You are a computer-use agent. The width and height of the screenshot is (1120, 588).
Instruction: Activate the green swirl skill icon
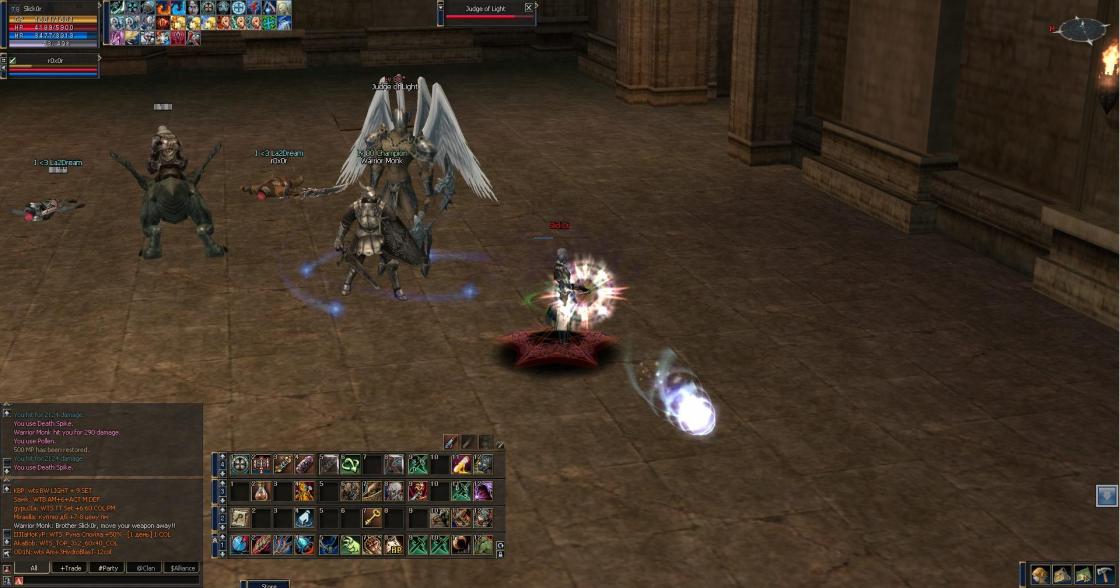point(350,464)
